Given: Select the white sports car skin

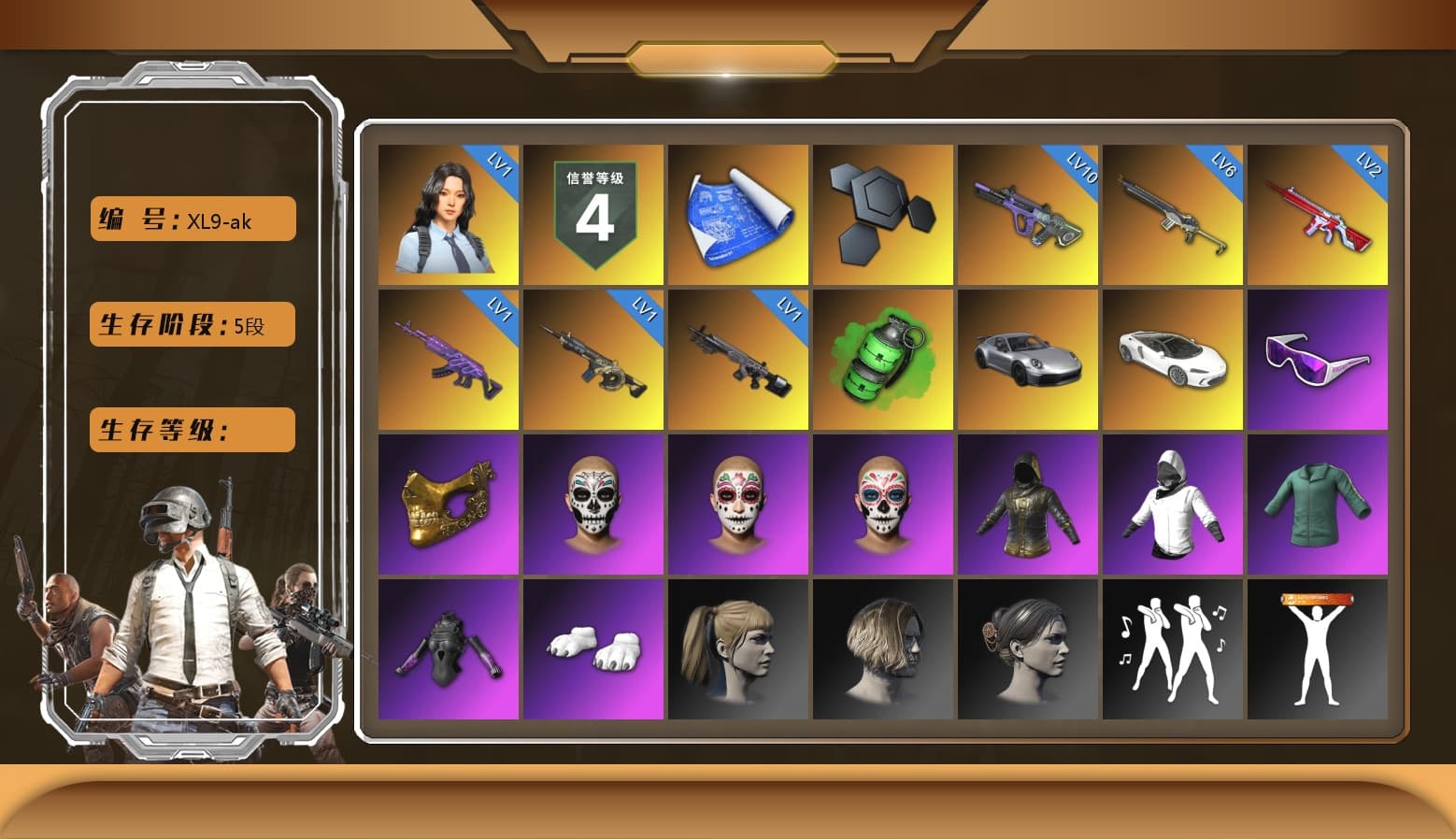Looking at the screenshot, I should point(1173,358).
